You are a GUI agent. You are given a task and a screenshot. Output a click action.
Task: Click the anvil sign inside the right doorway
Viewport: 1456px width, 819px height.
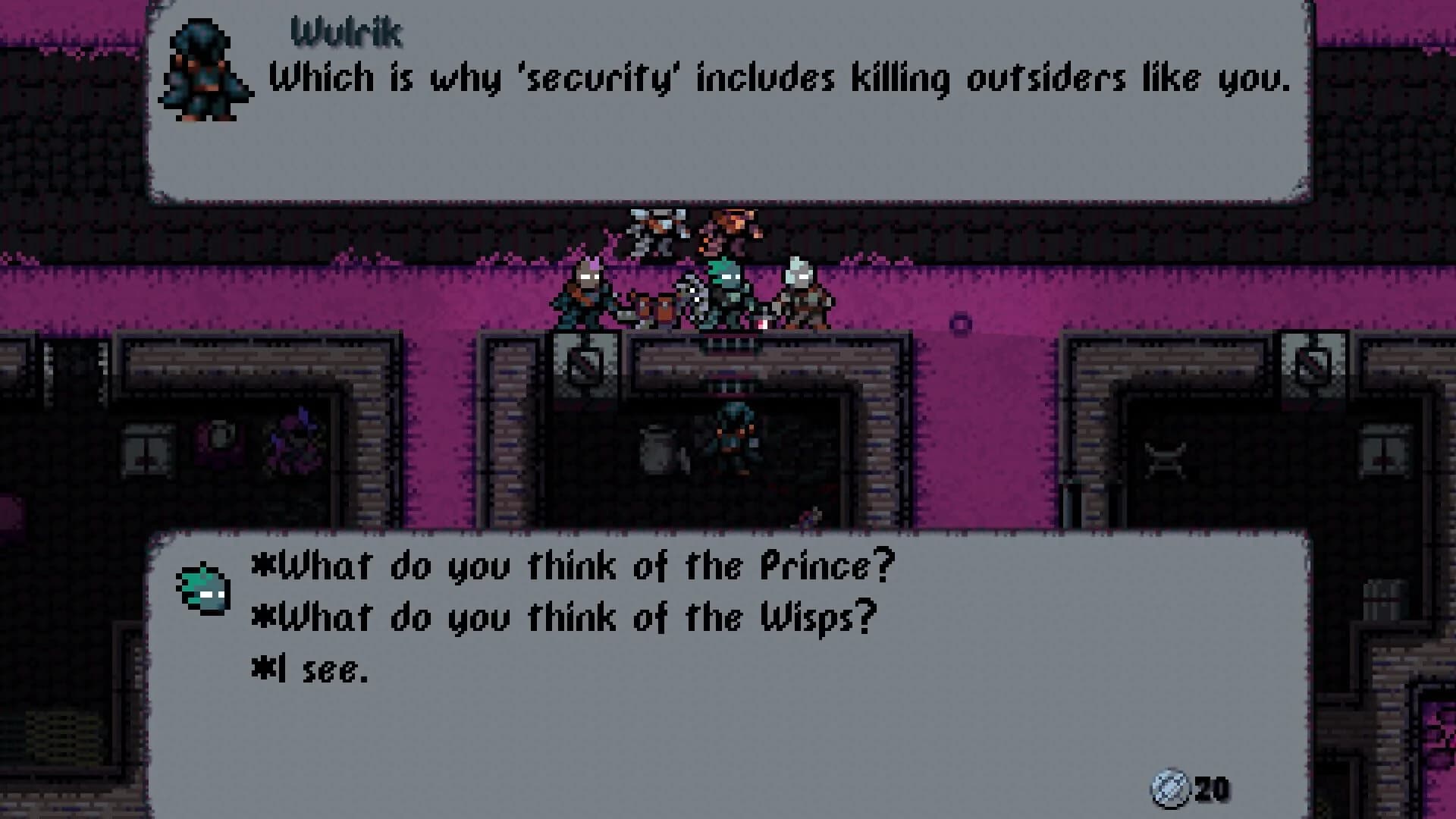coord(1168,459)
